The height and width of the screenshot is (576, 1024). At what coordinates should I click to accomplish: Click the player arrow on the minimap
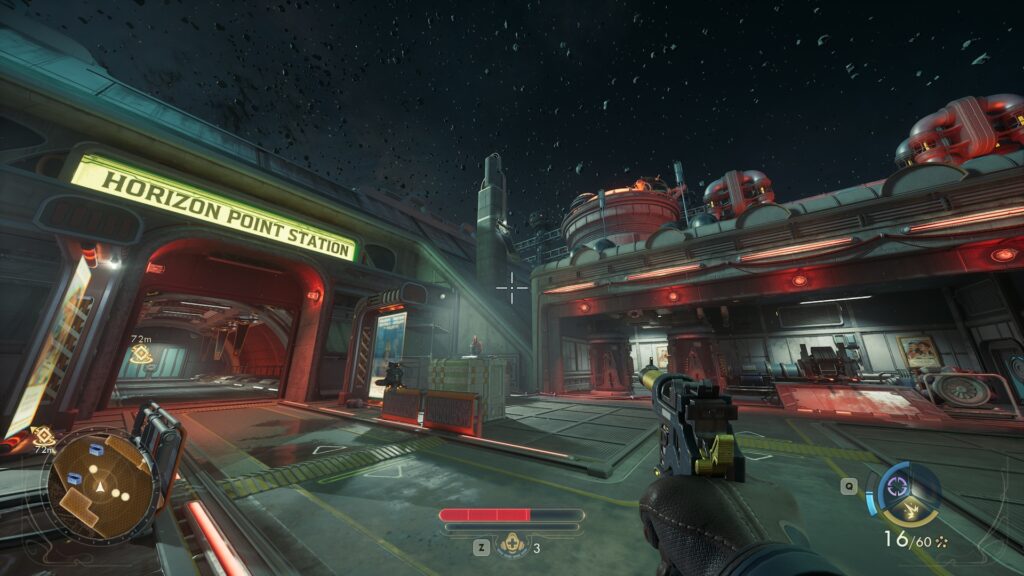[x=100, y=486]
